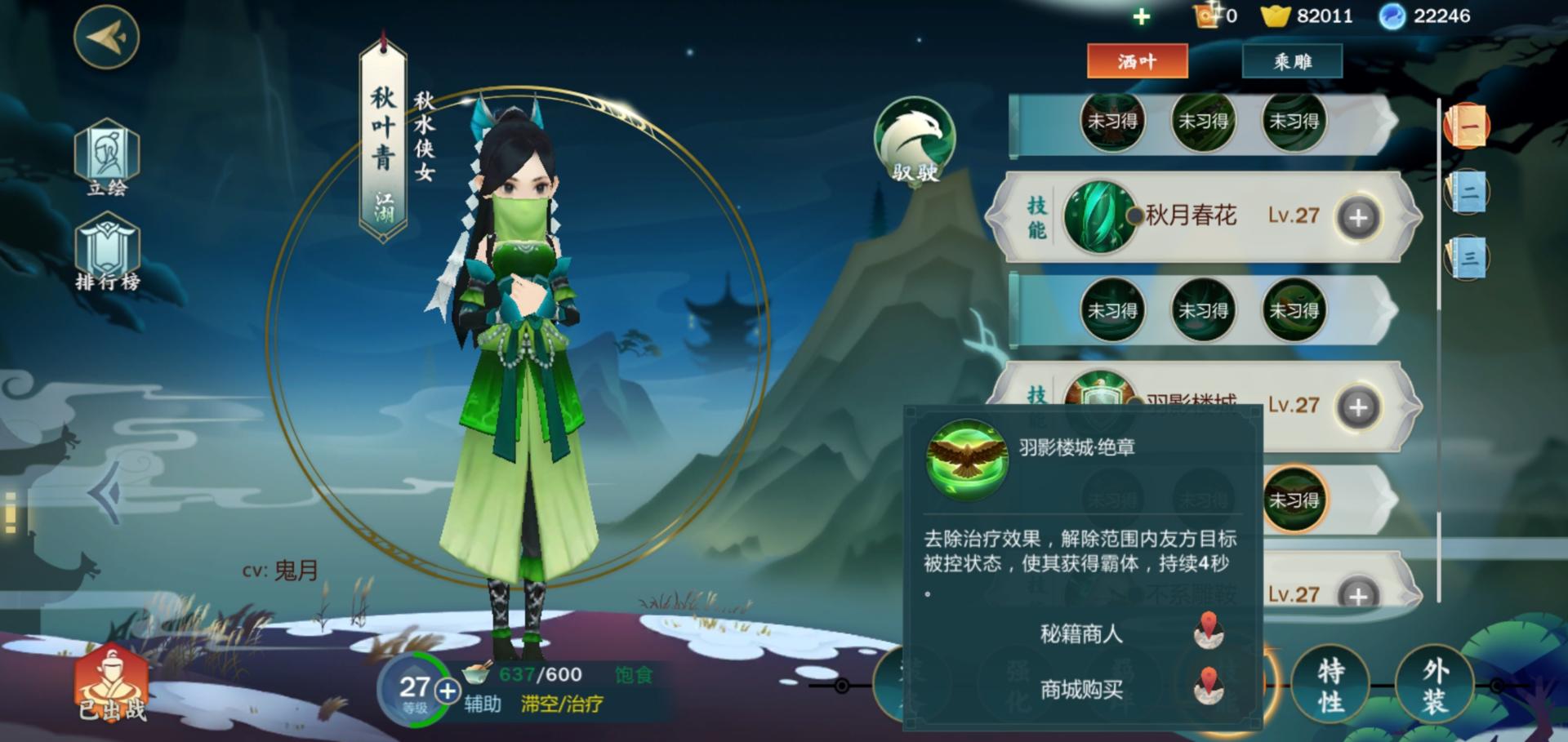Select the 秋月春花 skill icon

[1098, 215]
